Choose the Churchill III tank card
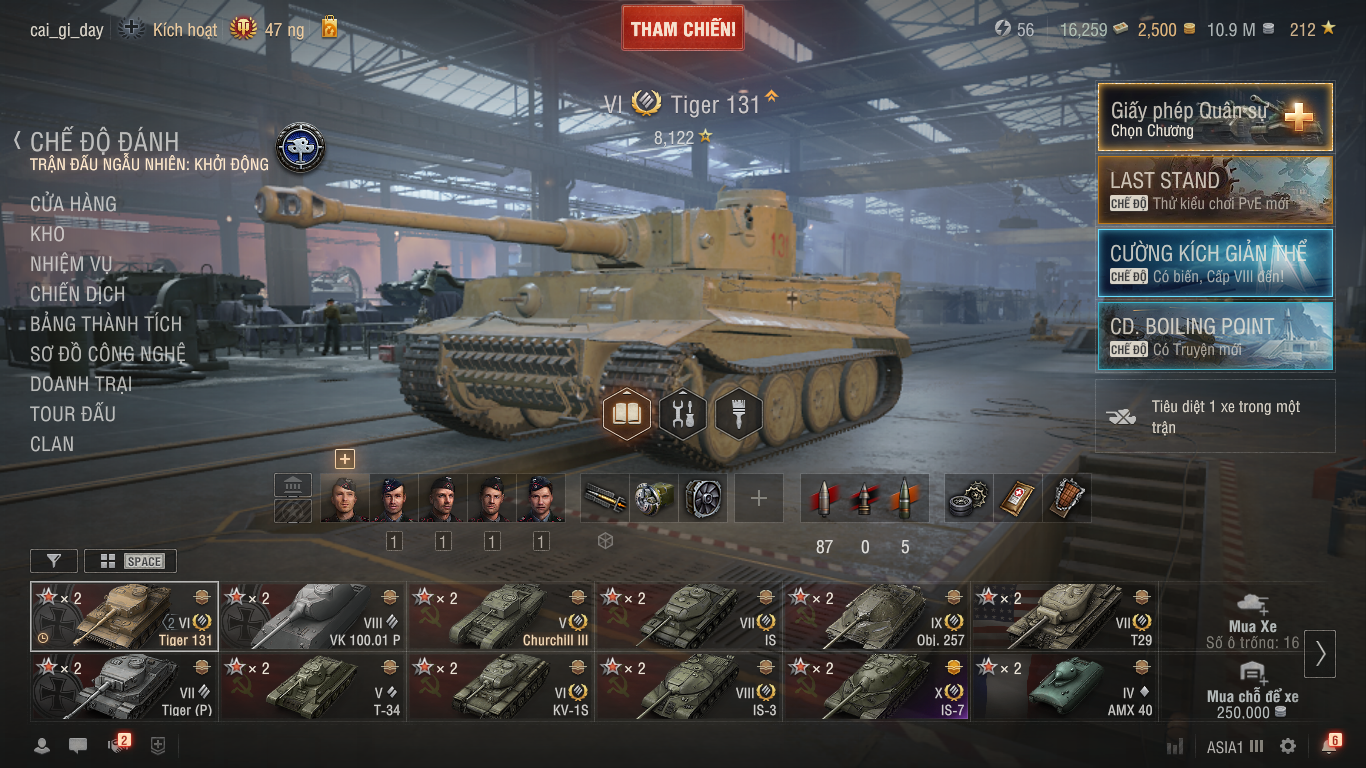Viewport: 1366px width, 768px height. 500,617
